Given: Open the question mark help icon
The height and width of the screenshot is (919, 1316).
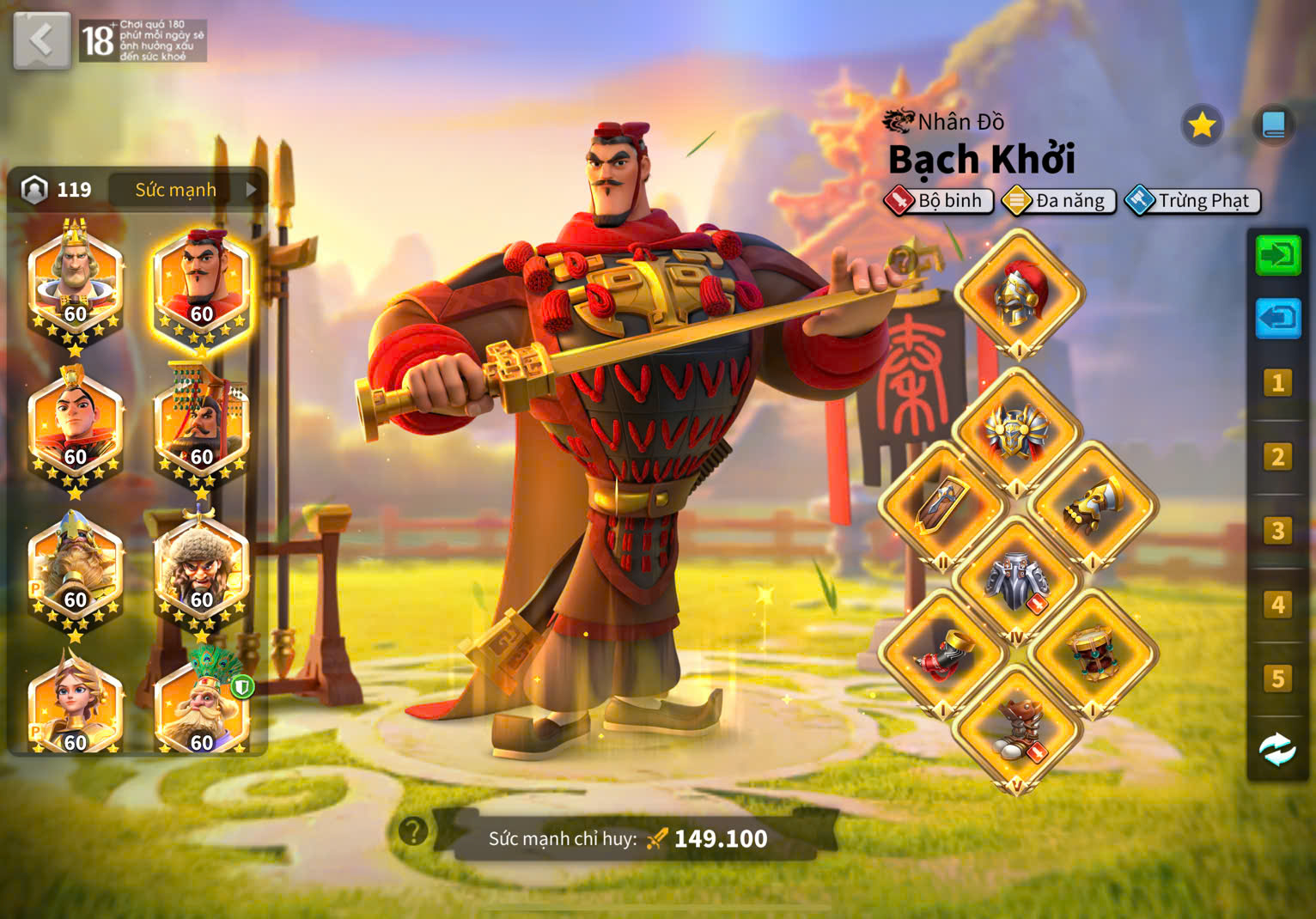Looking at the screenshot, I should tap(413, 831).
